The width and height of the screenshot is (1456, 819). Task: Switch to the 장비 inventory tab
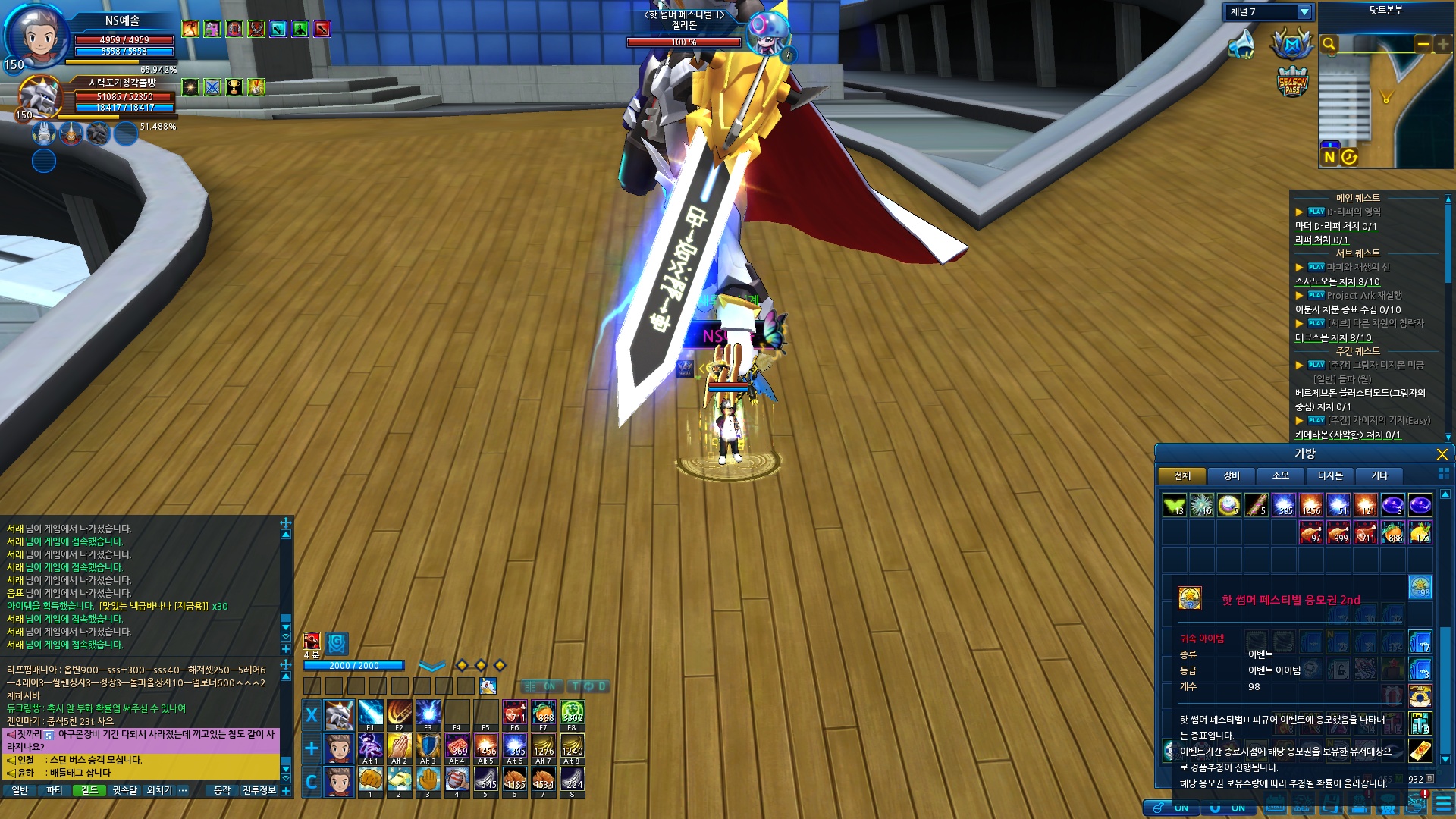click(x=1232, y=475)
